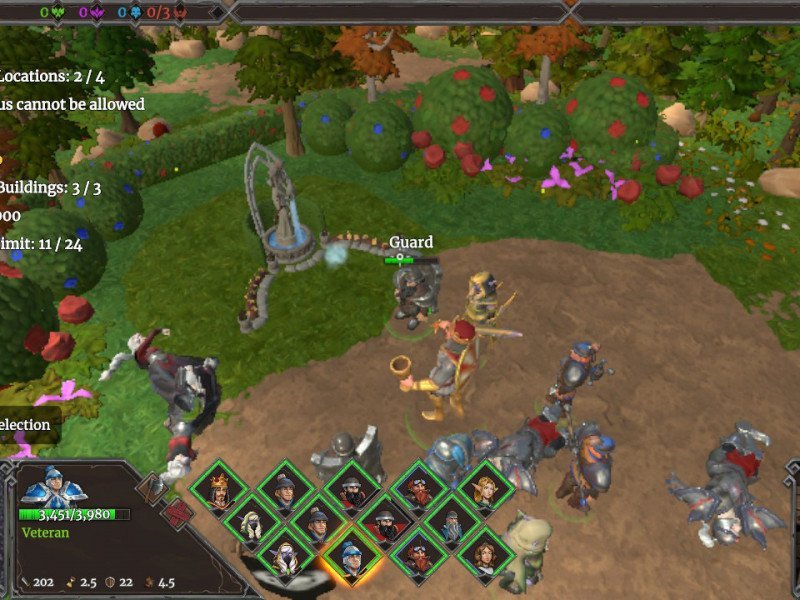Open the Selection panel label

(x=25, y=425)
